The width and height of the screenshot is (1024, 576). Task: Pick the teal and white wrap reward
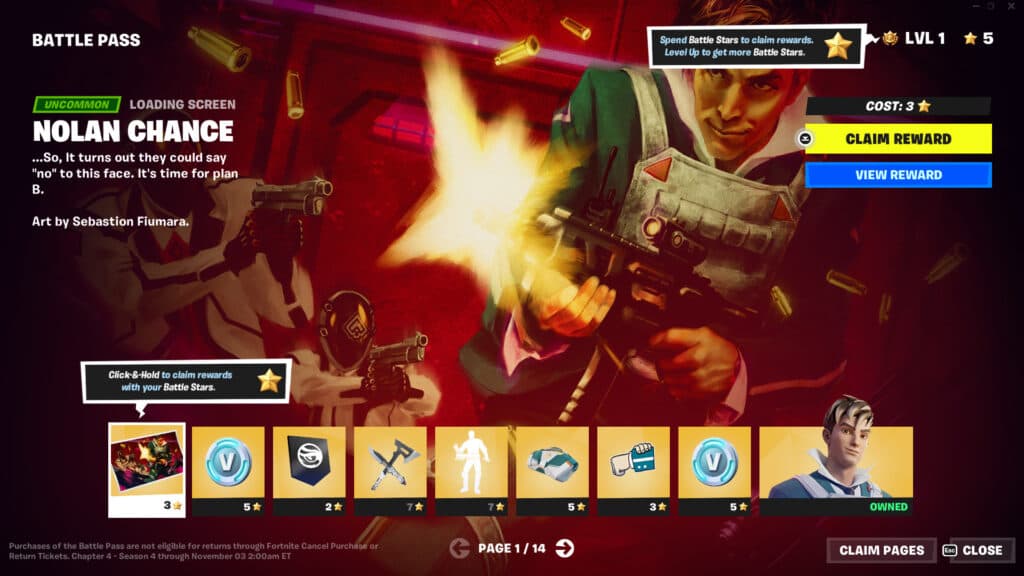click(x=552, y=462)
